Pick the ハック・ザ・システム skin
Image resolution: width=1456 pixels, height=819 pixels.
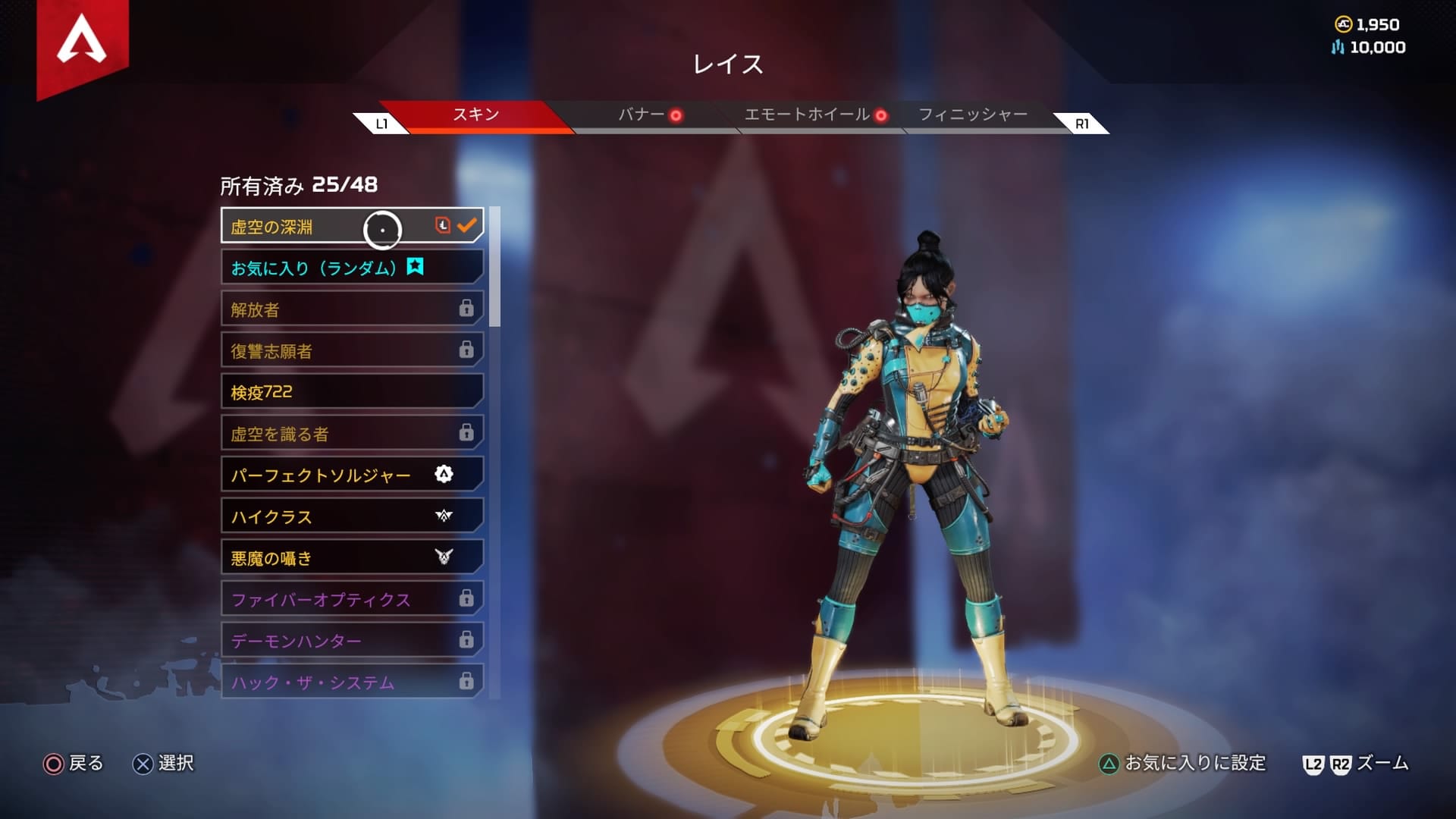[351, 682]
